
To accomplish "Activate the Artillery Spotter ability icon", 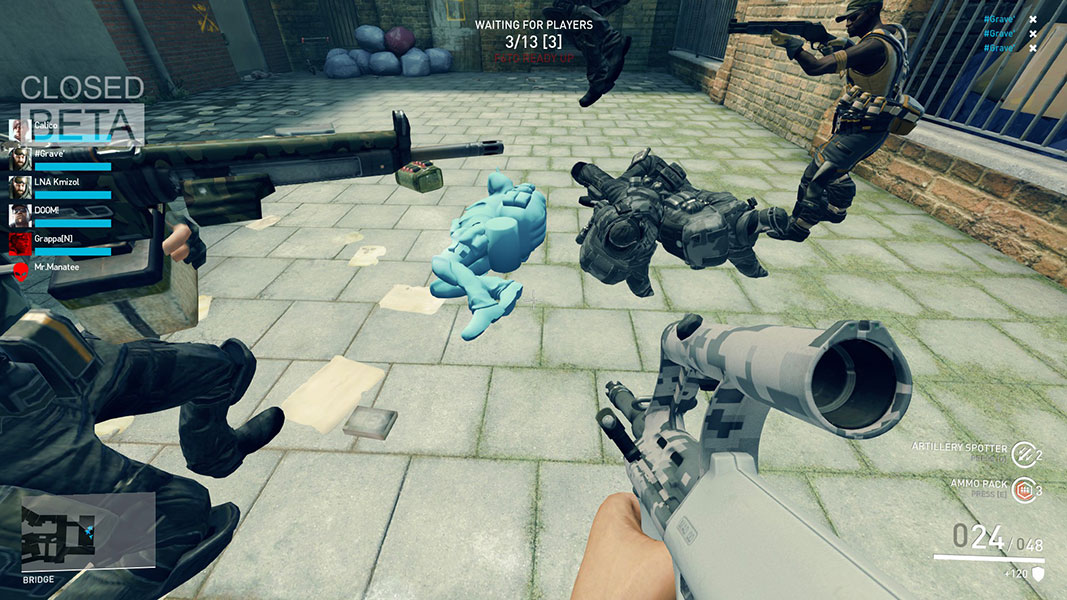I will click(x=1021, y=453).
